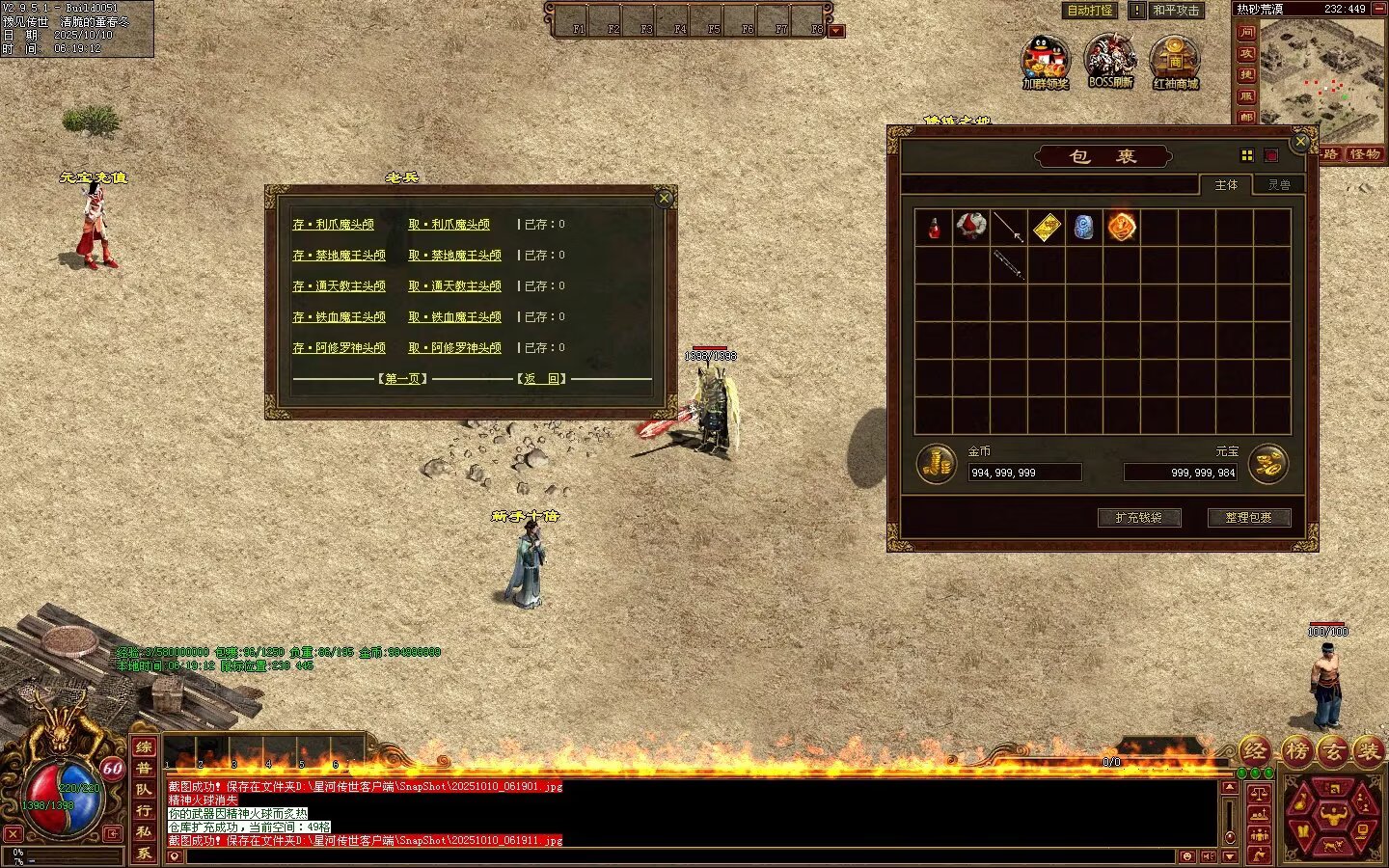Switch to the 灵兽 bag tab
The width and height of the screenshot is (1389, 868).
(1279, 185)
